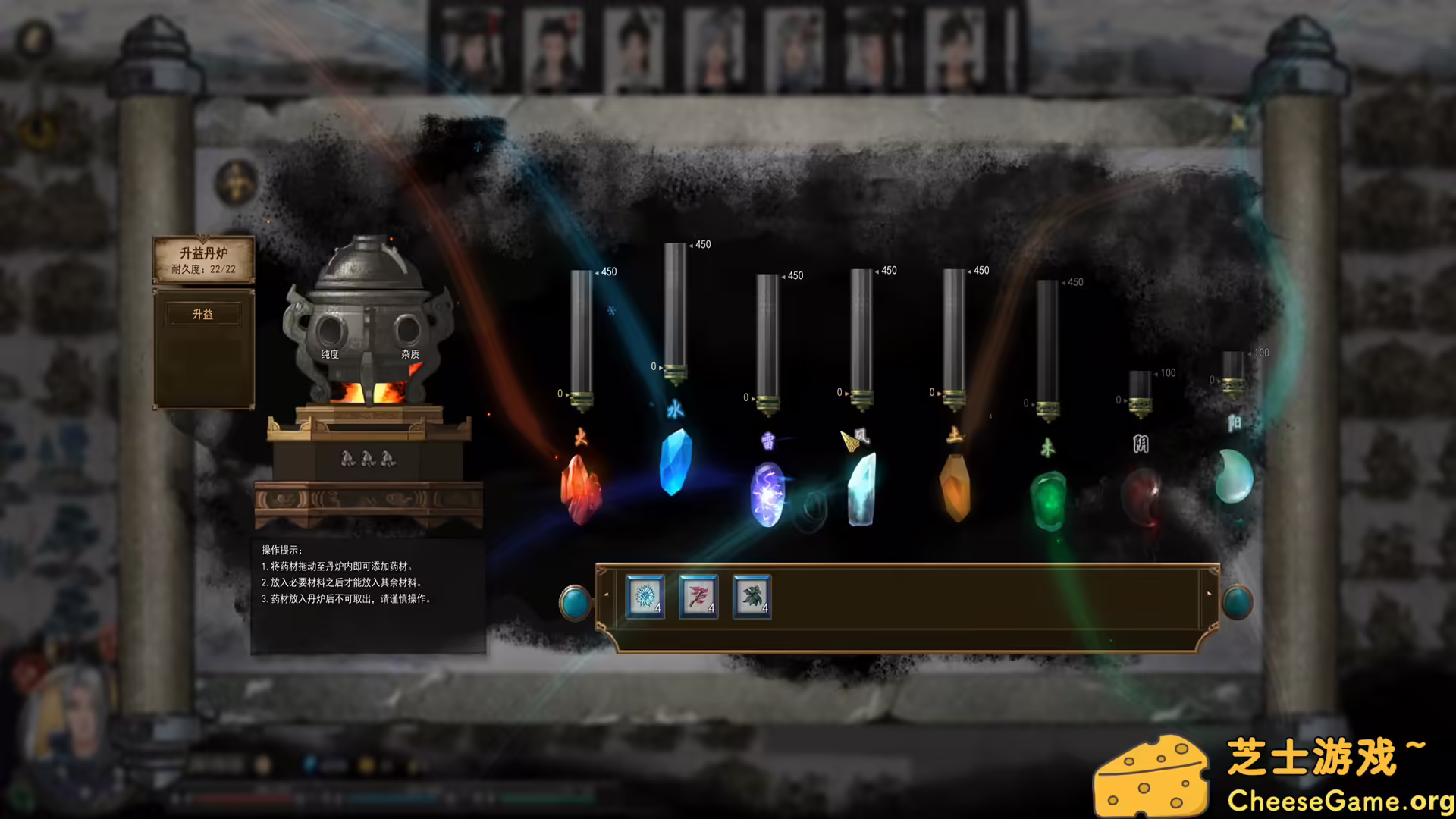Click the fire purity gauge slider
Viewport: 1456px width, 819px height.
point(580,397)
